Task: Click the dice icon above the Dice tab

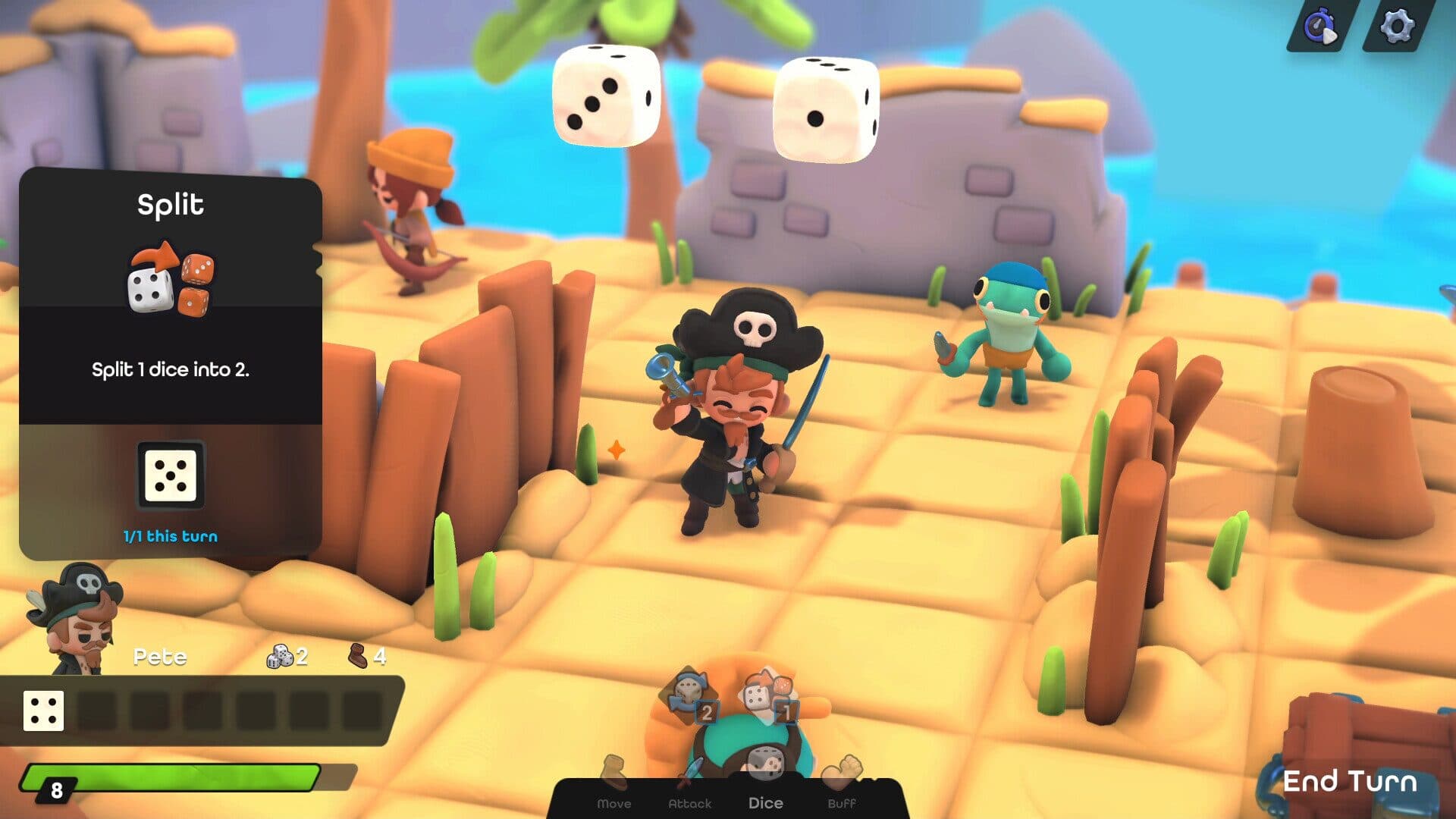Action: click(767, 762)
